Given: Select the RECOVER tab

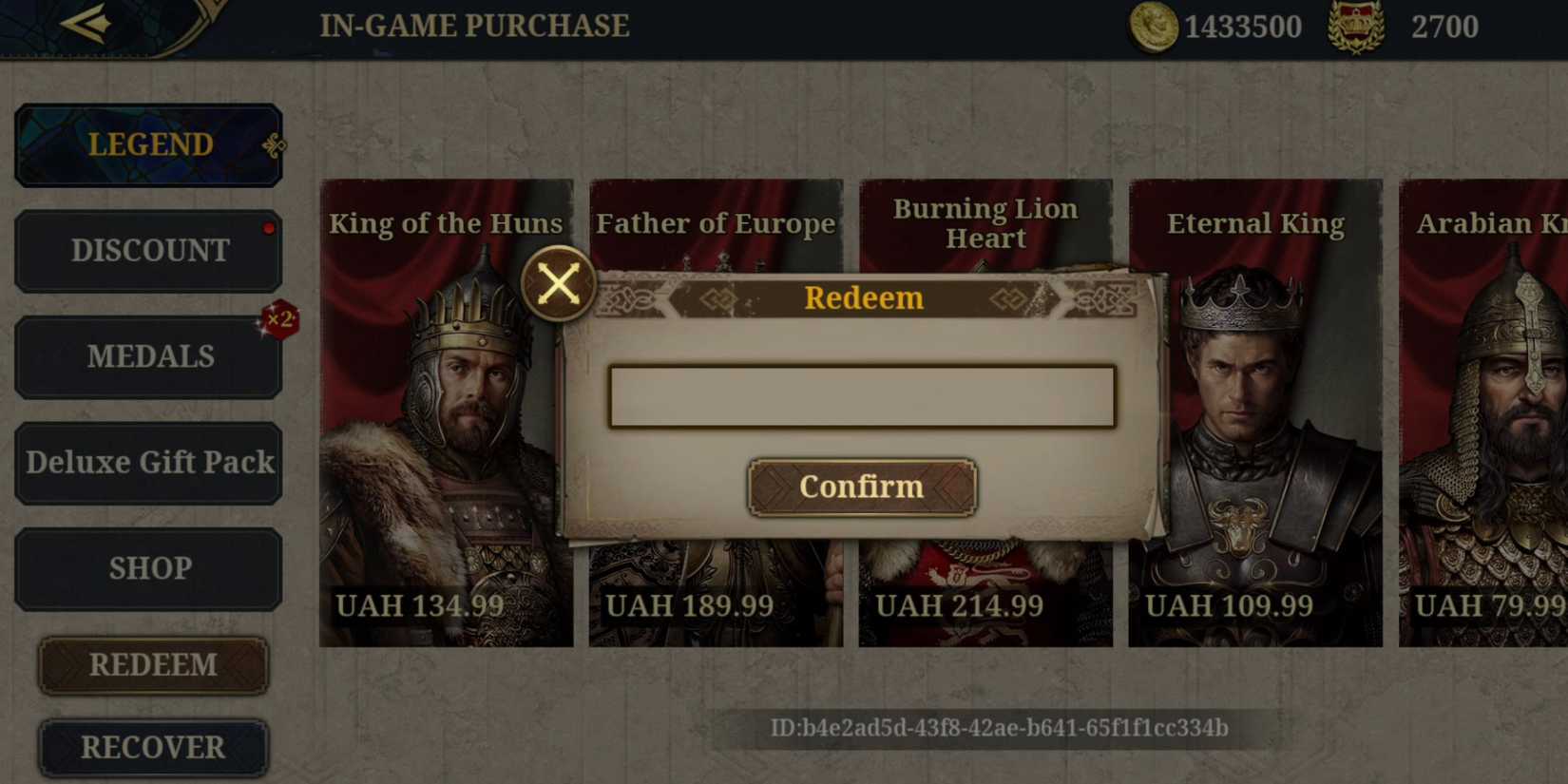Looking at the screenshot, I should (x=153, y=748).
